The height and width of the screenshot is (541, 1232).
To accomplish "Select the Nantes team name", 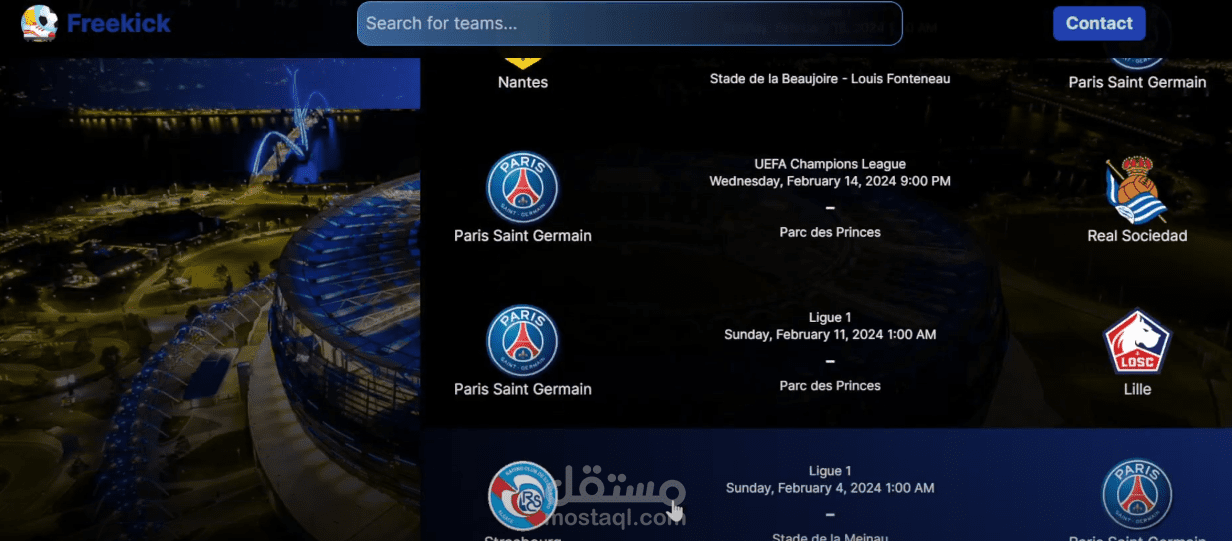I will (x=522, y=82).
